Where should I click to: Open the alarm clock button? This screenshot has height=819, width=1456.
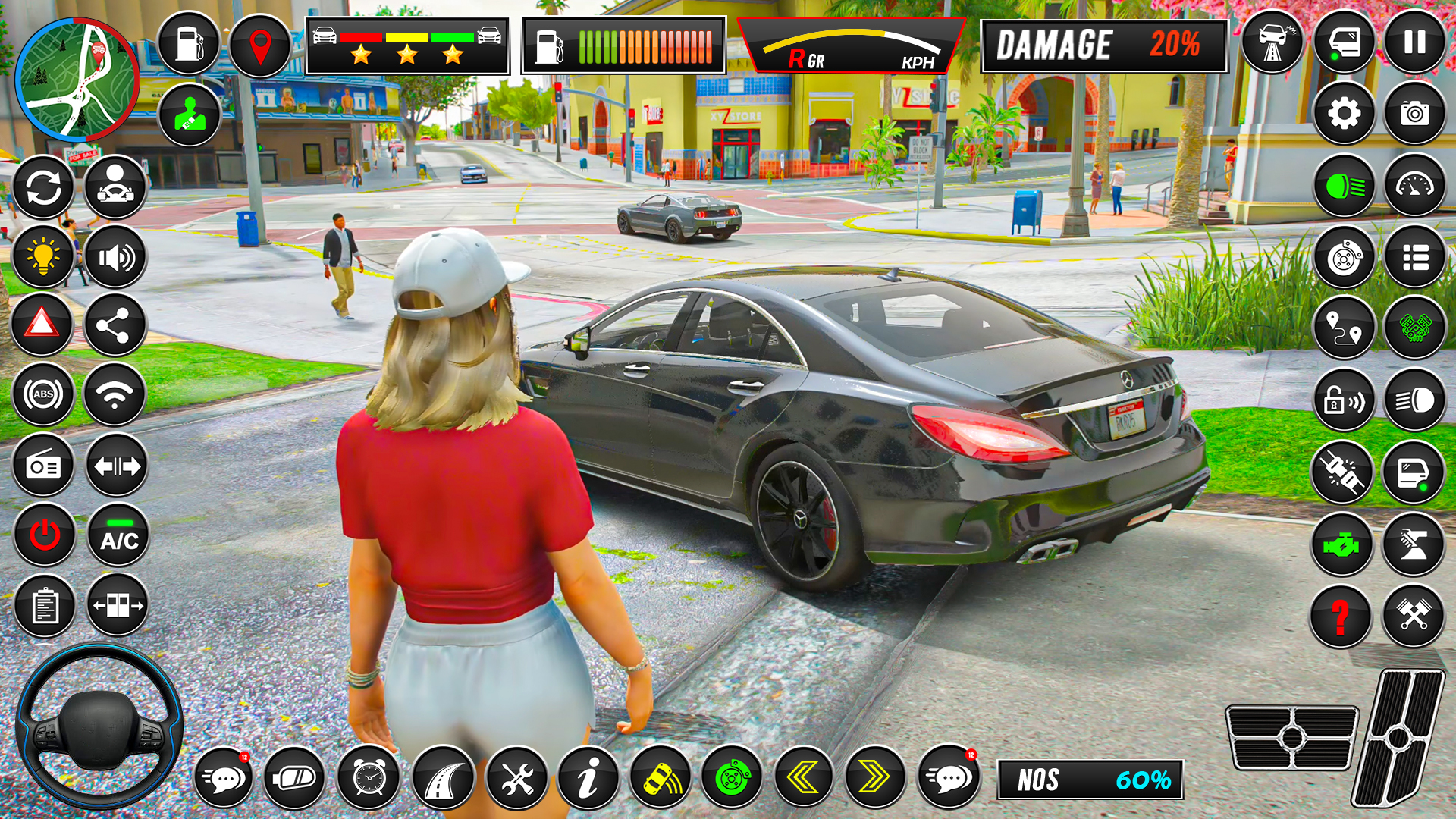point(369,777)
